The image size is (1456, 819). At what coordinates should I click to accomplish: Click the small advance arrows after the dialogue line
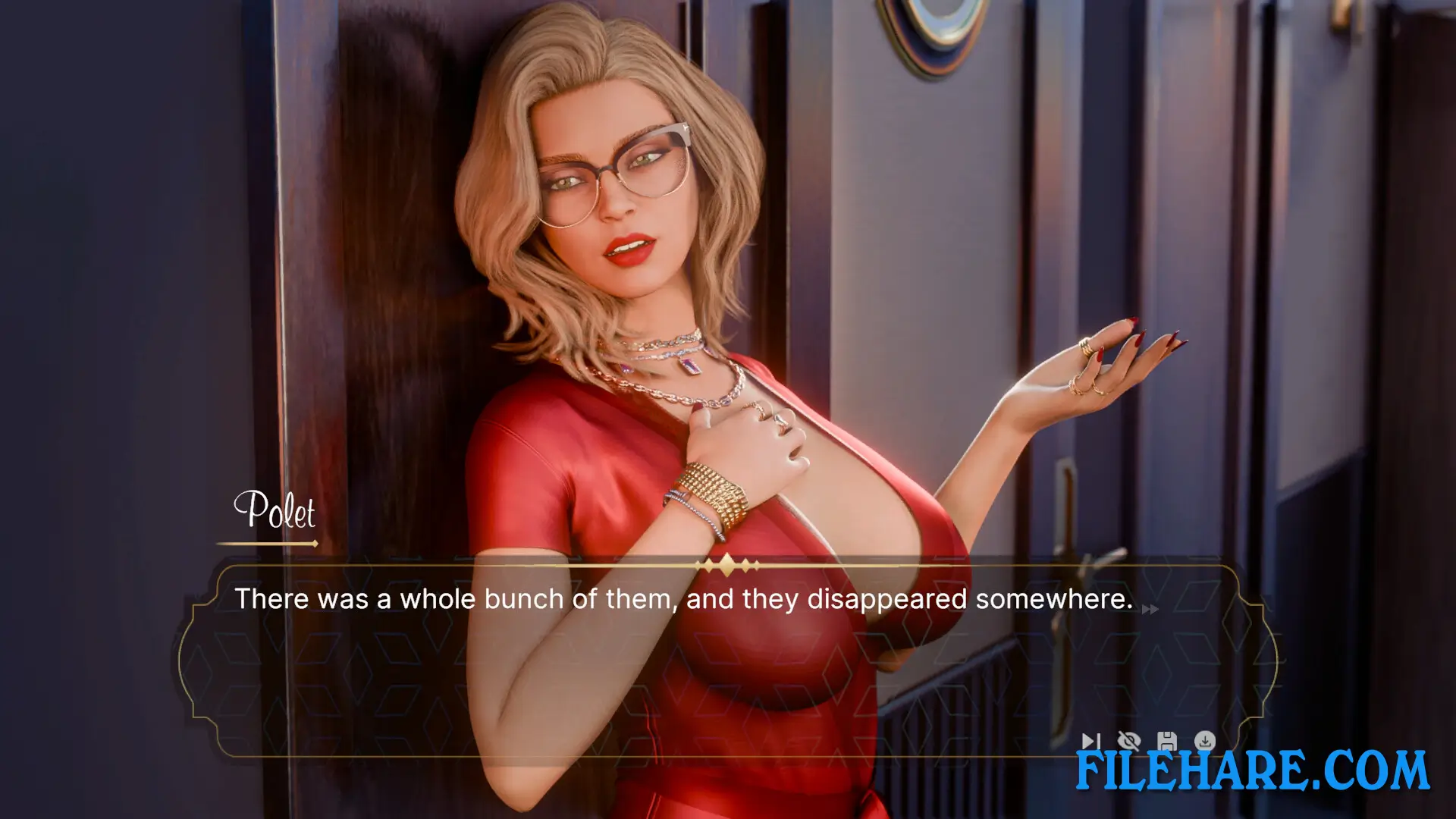click(1150, 610)
